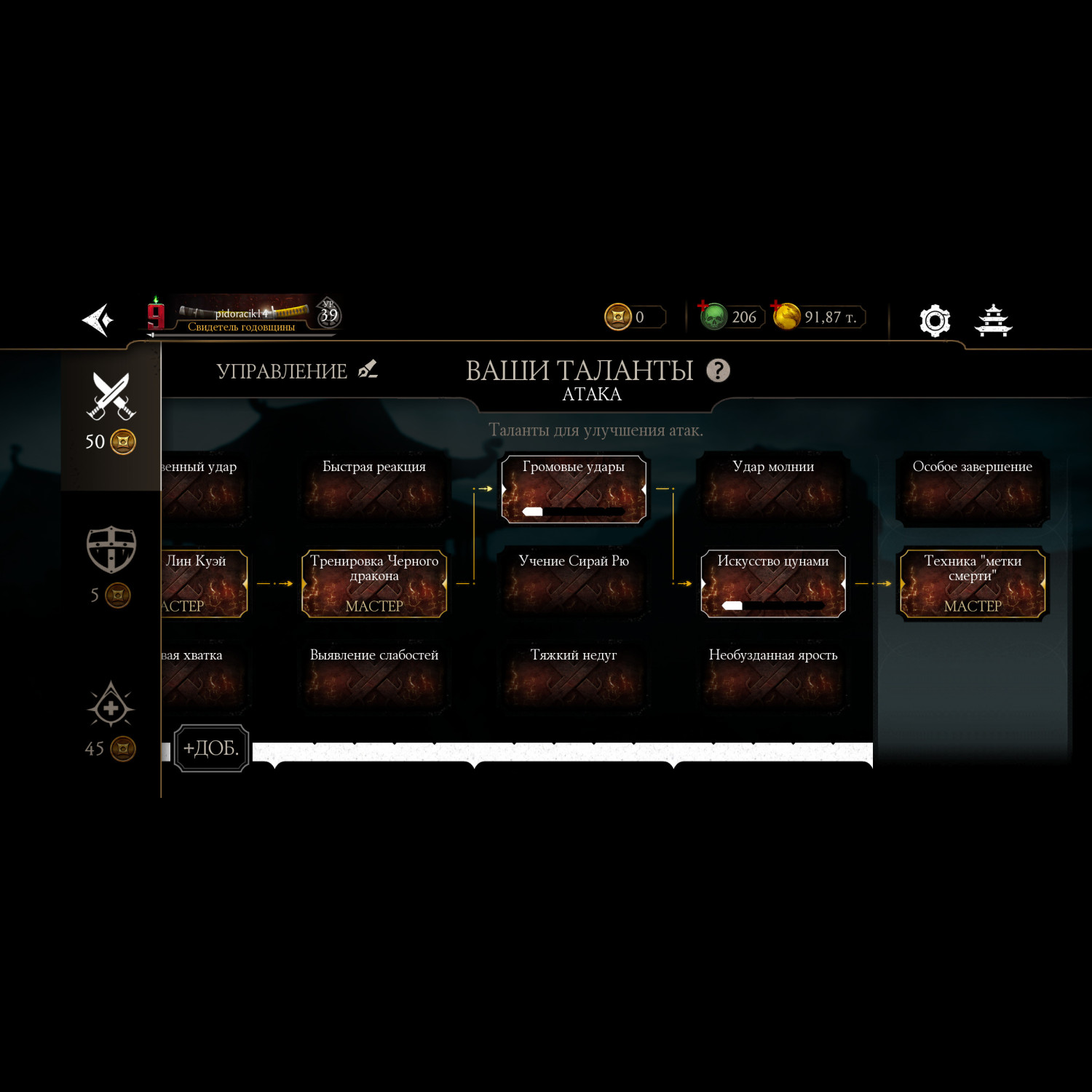Select the Тяжкий недуг talent
Screen dimensions: 1092x1092
click(x=574, y=677)
